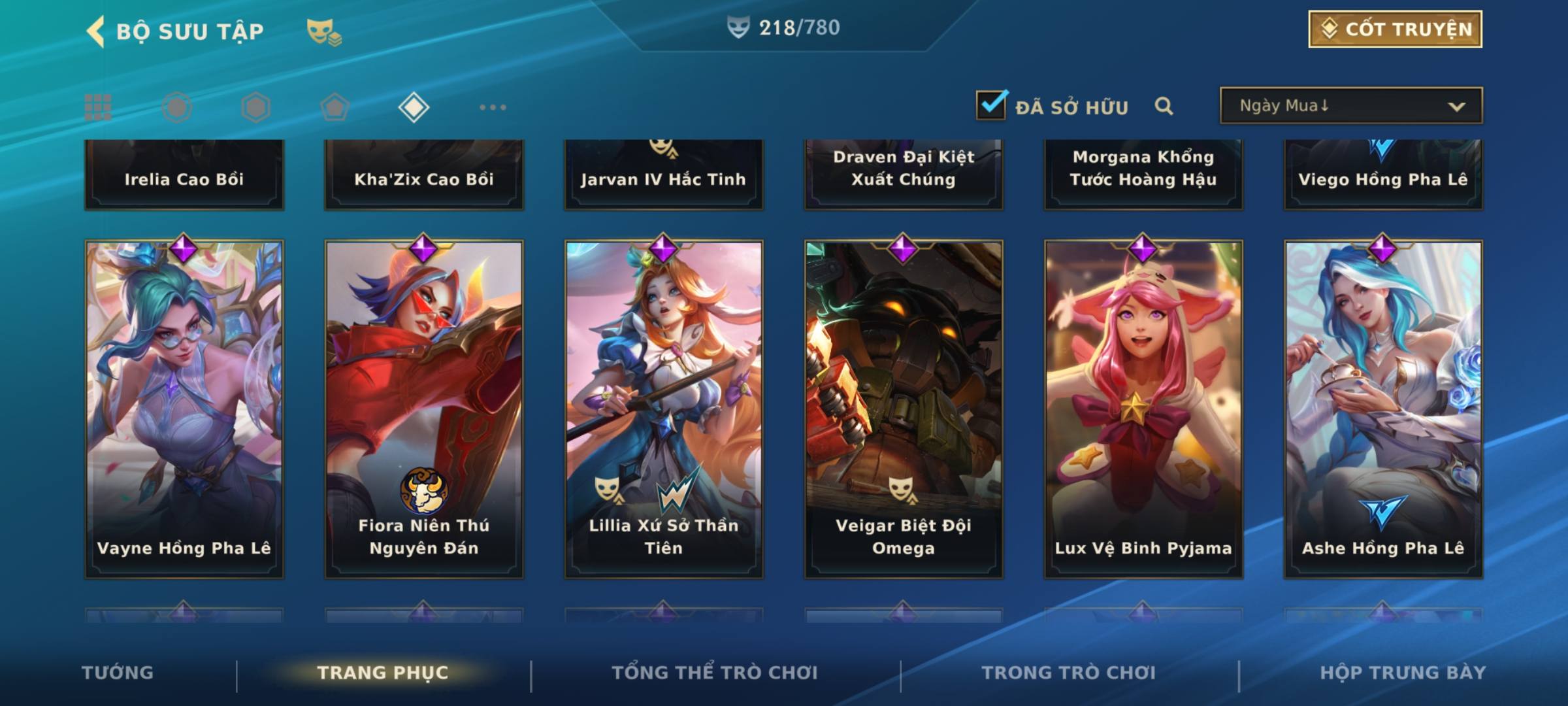Select the all-skins grid filter
Image resolution: width=1568 pixels, height=706 pixels.
(x=98, y=107)
